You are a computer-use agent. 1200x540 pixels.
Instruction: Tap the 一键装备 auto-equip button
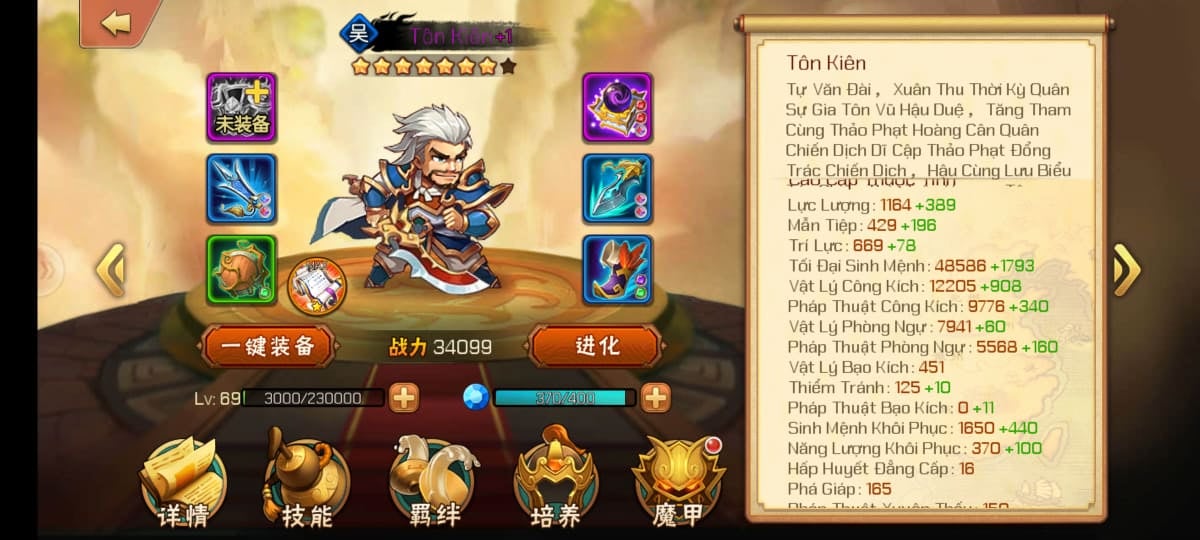pos(267,346)
